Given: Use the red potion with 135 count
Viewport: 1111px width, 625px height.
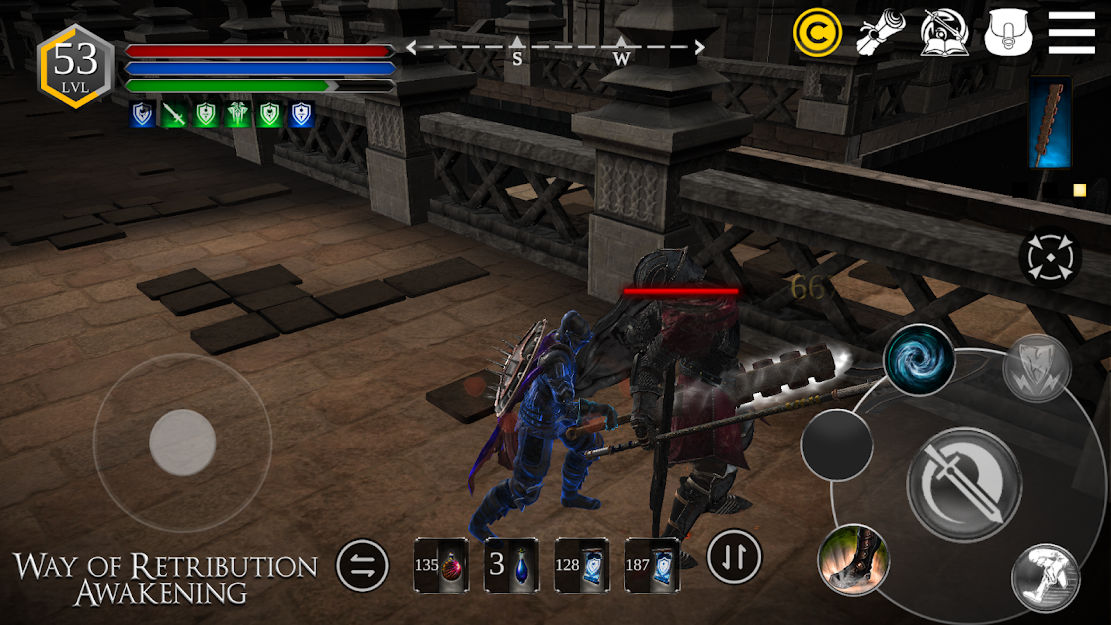Looking at the screenshot, I should (440, 565).
